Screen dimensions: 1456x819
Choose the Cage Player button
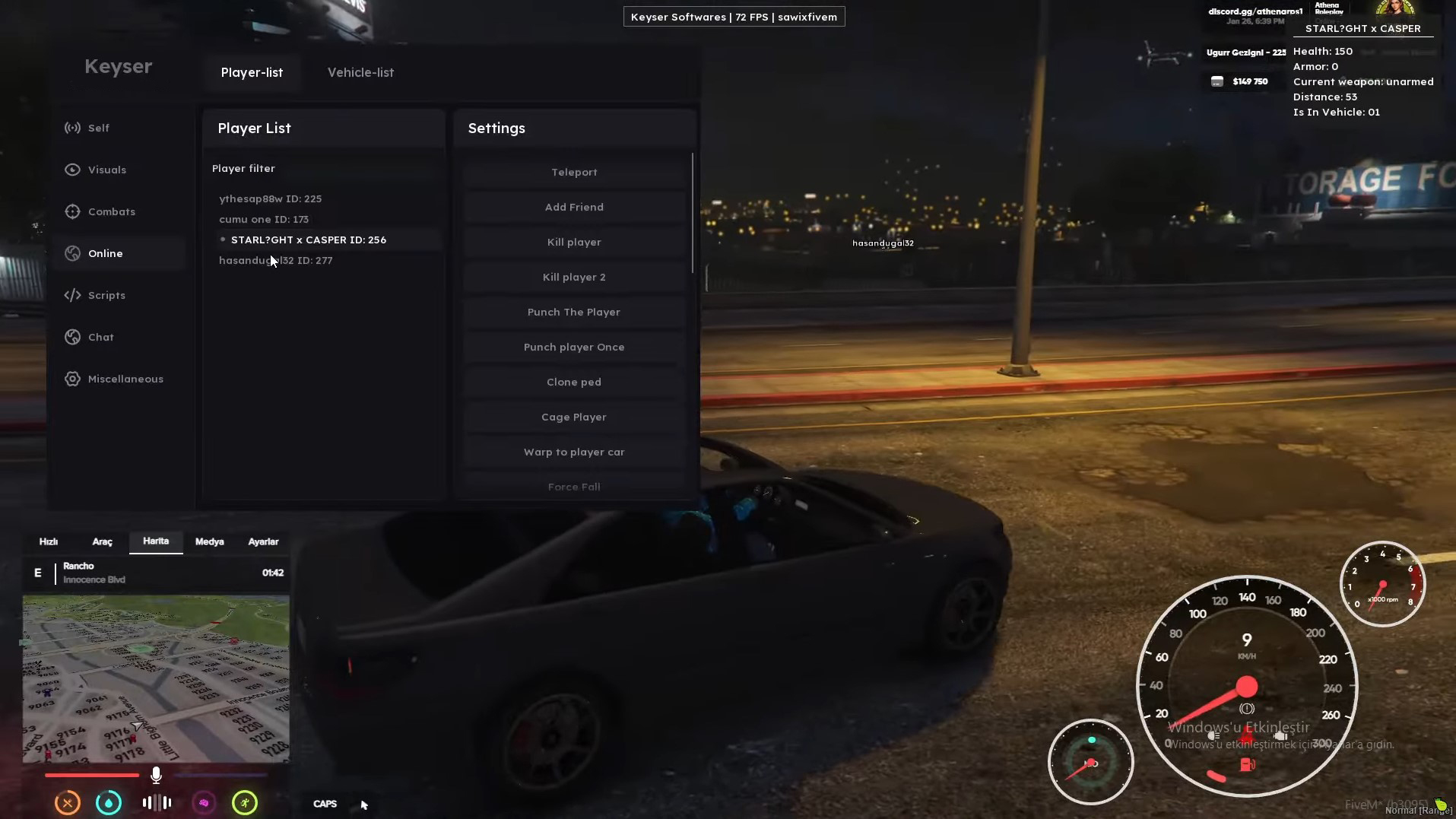tap(574, 417)
